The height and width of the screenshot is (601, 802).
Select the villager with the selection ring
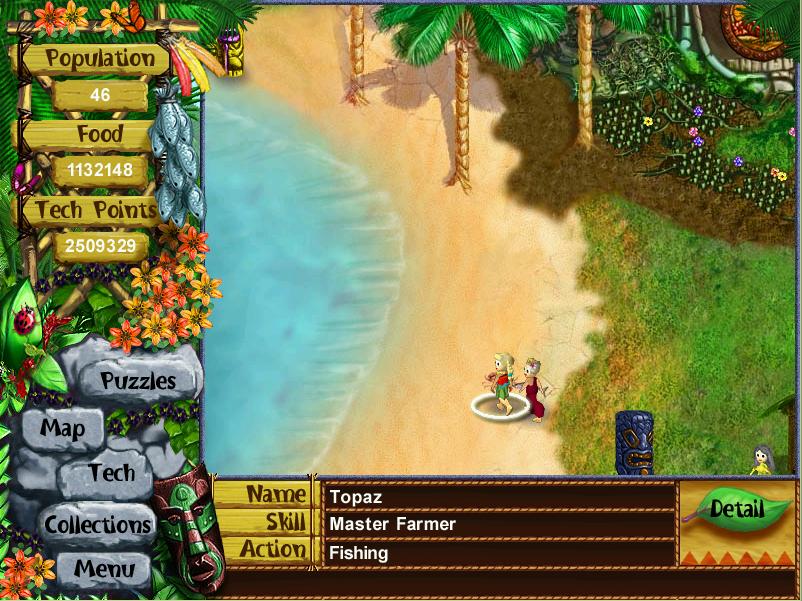[x=500, y=384]
